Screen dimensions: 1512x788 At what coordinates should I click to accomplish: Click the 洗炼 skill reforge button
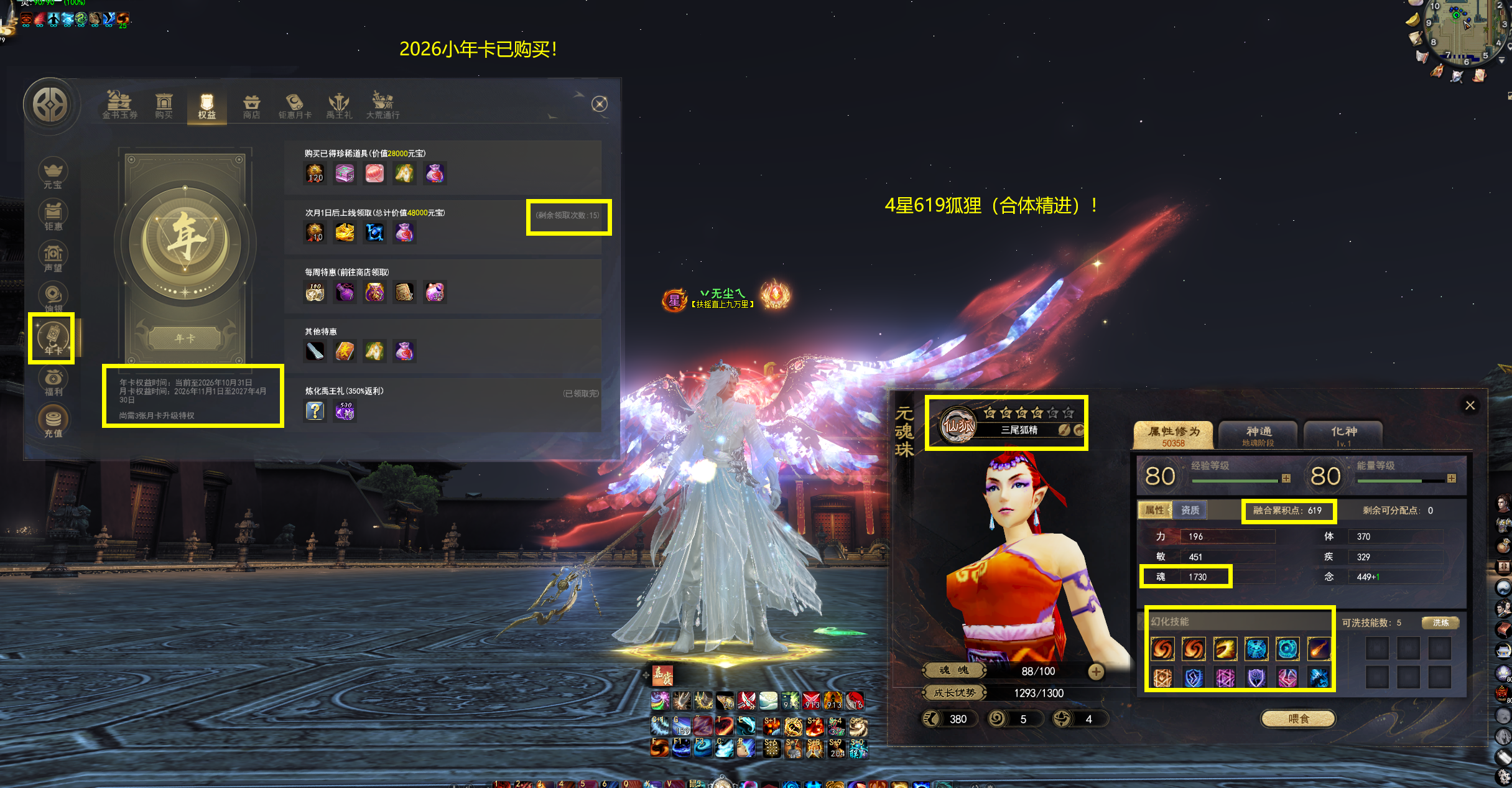(1440, 623)
